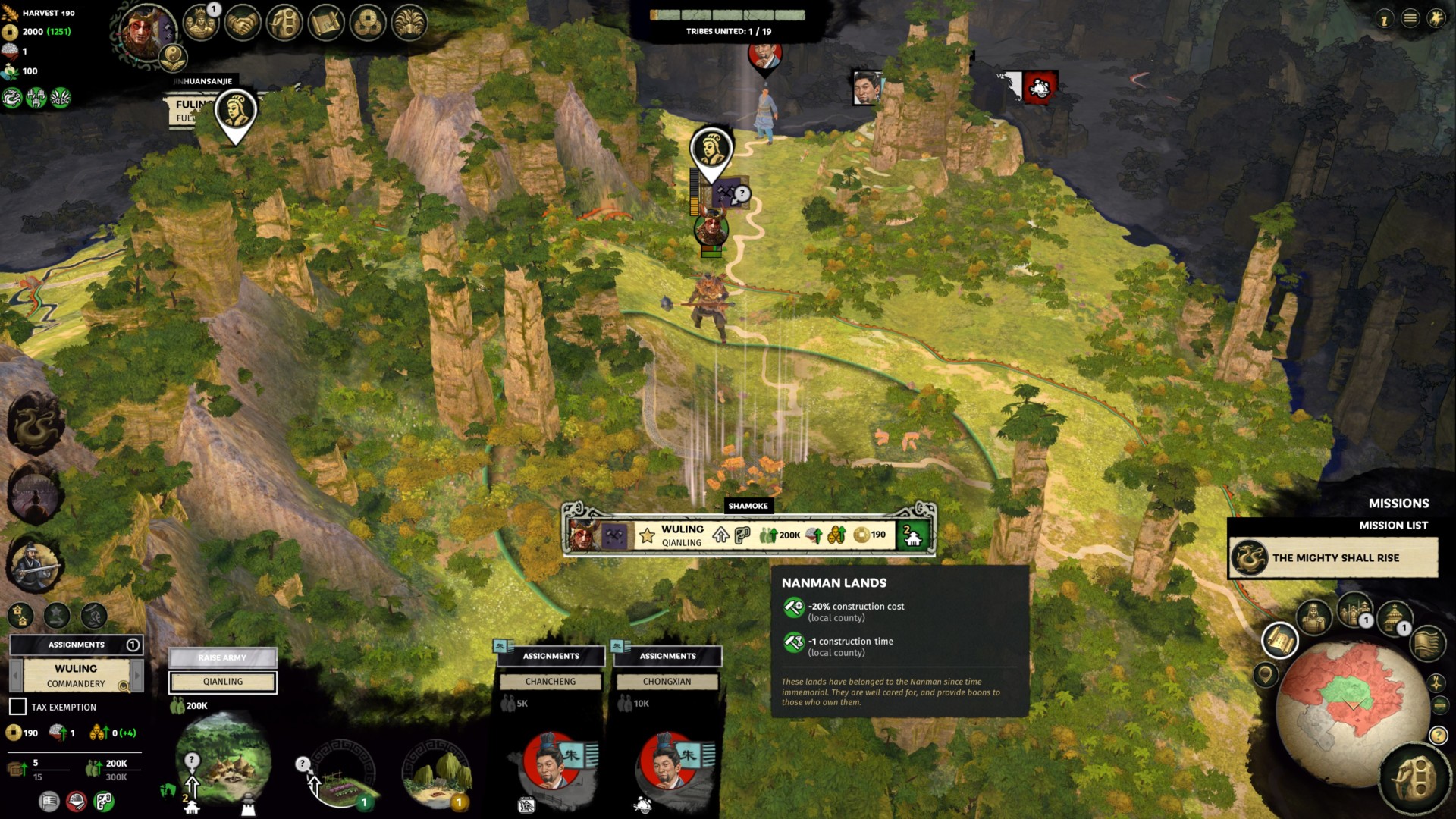Image resolution: width=1456 pixels, height=819 pixels.
Task: Select the Qianling settlement button
Action: (223, 682)
